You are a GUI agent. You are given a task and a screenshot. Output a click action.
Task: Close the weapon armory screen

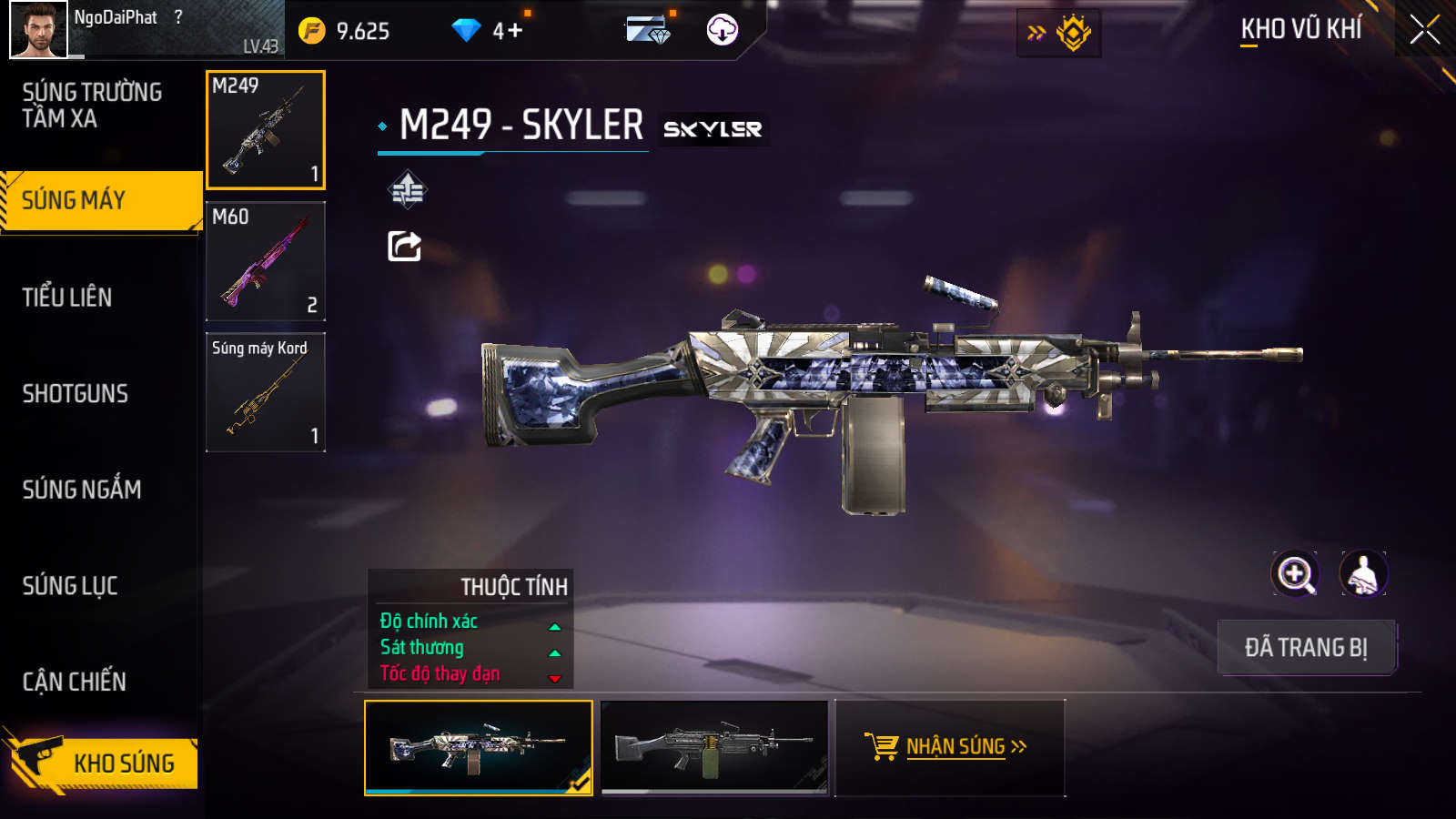point(1424,30)
